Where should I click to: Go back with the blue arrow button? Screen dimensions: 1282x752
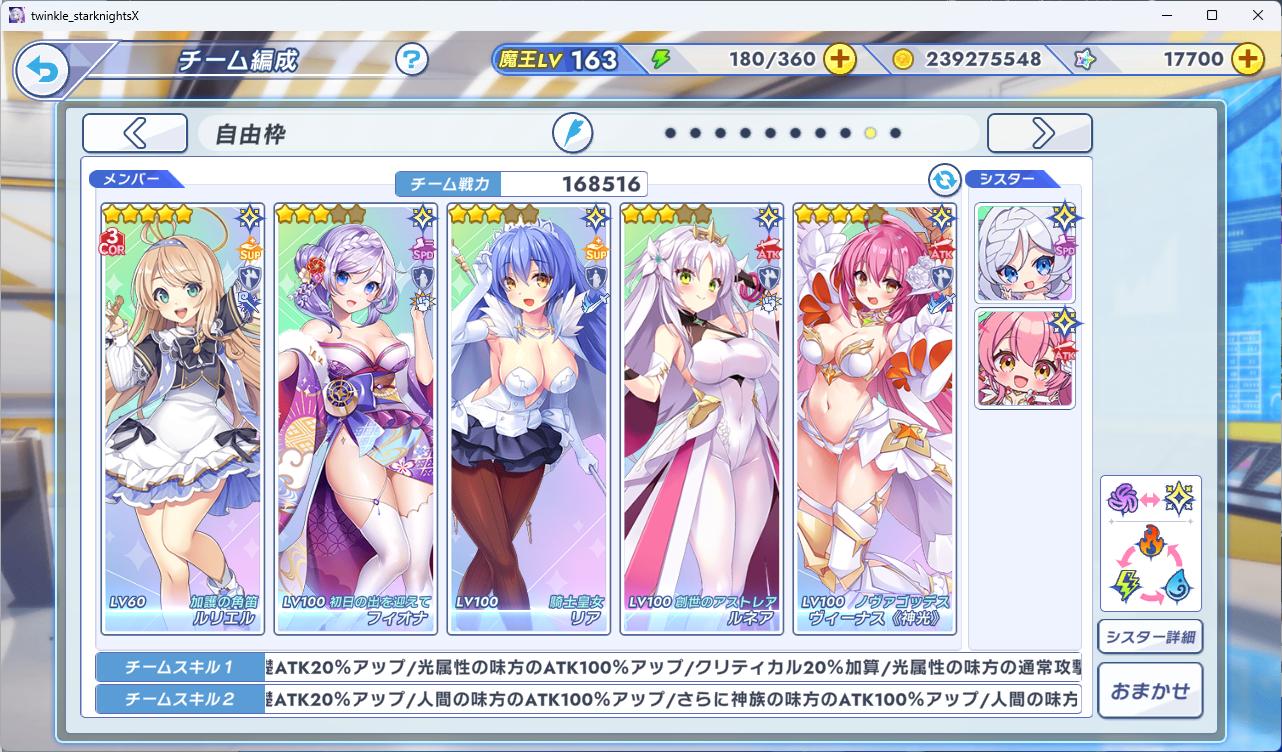click(42, 70)
